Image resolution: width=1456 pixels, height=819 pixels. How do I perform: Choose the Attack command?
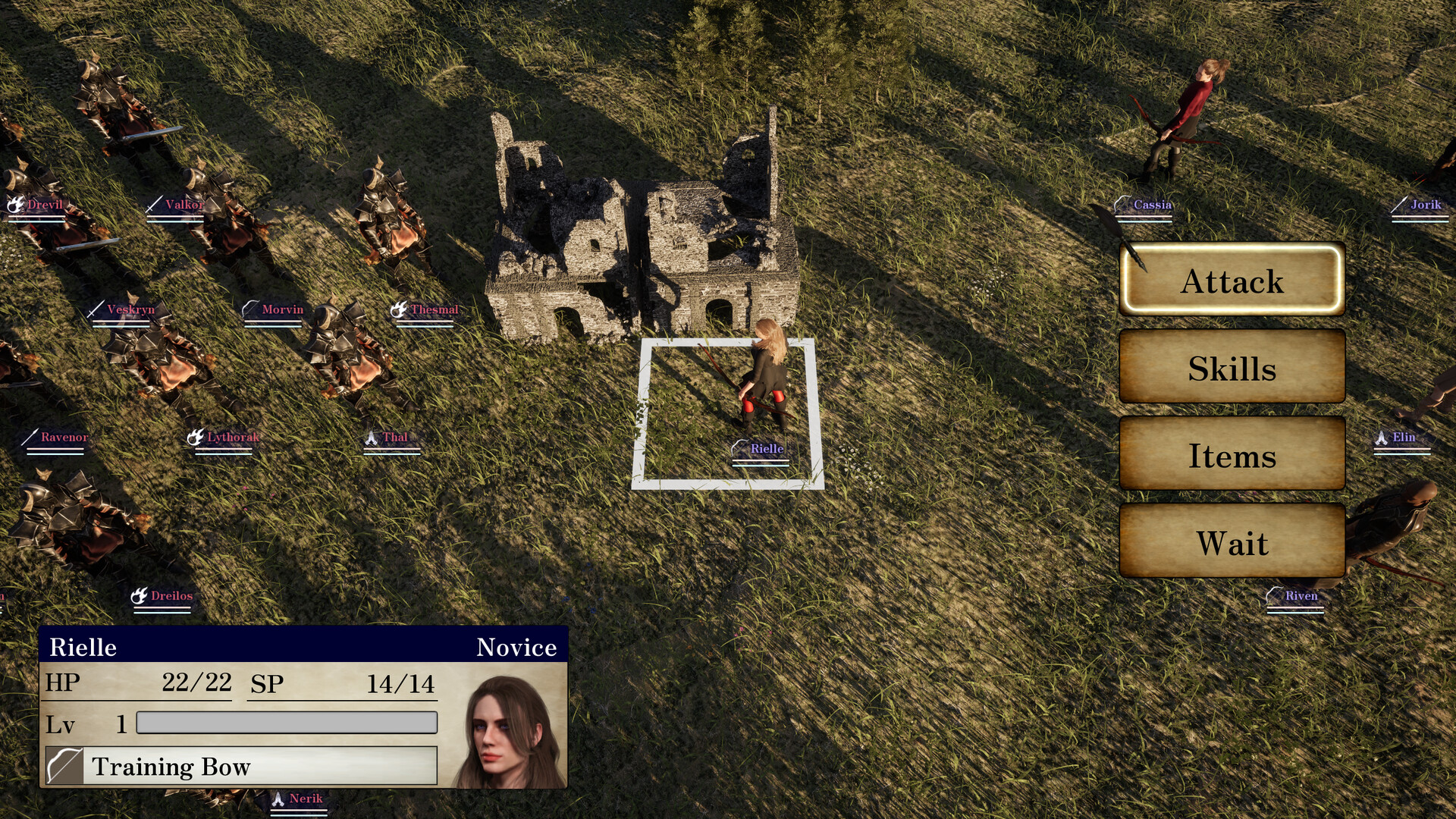(1232, 281)
